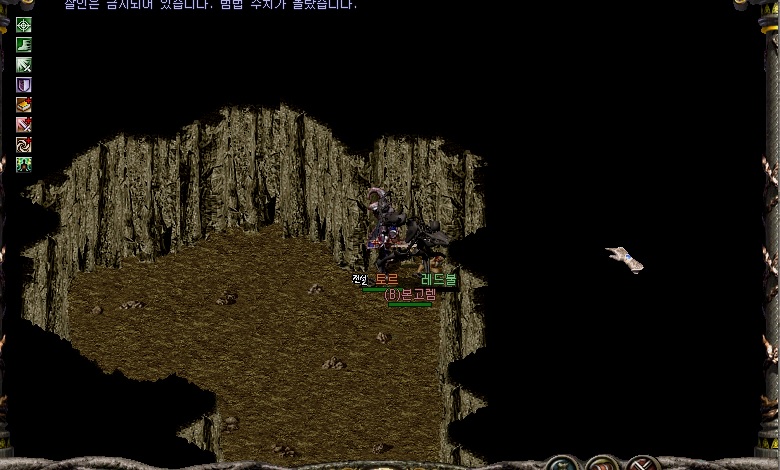Activate the swirling vortex icon
The height and width of the screenshot is (470, 780).
[x=23, y=145]
